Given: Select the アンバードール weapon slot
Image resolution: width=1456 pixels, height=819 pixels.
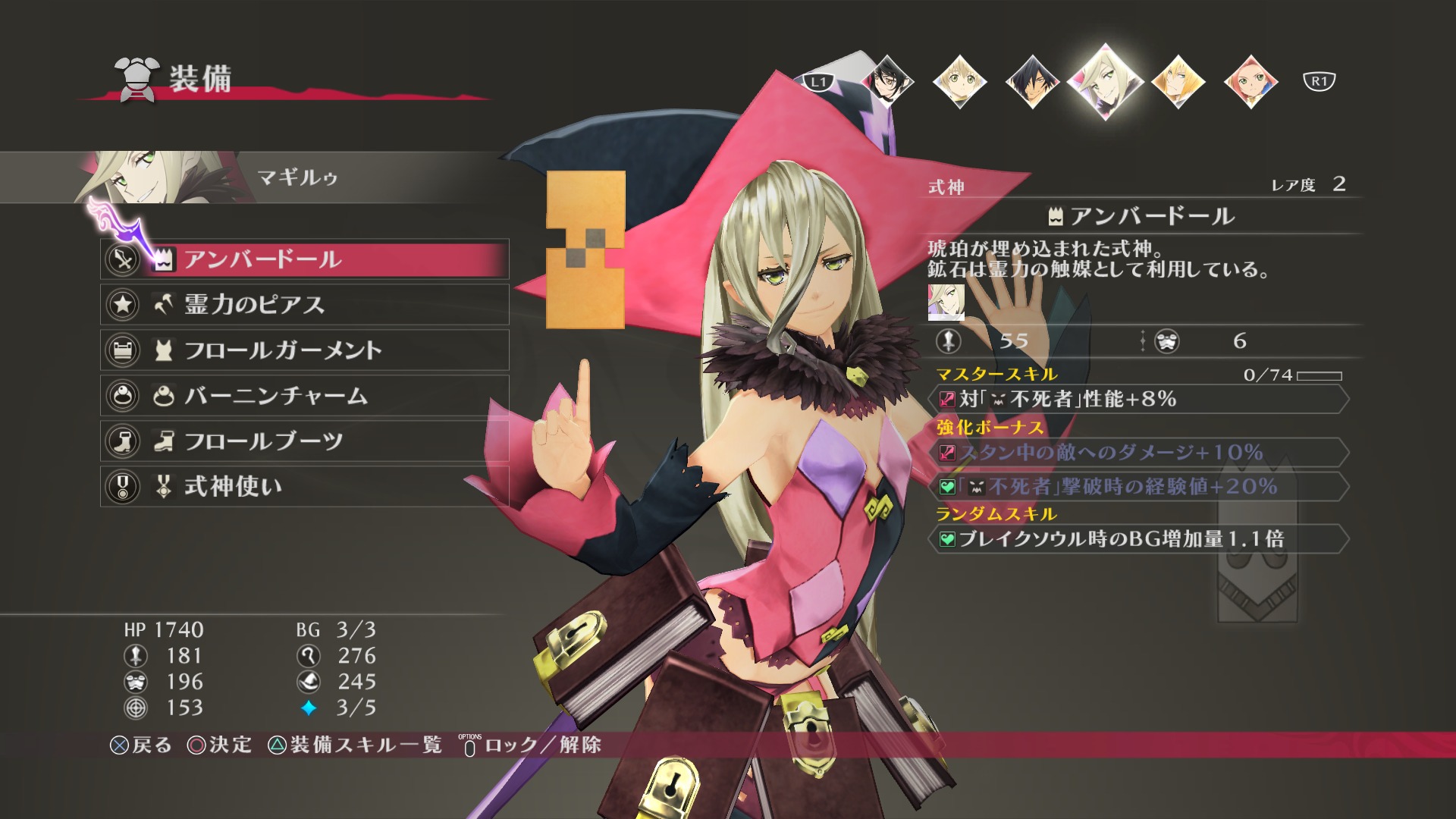Looking at the screenshot, I should pyautogui.click(x=303, y=259).
